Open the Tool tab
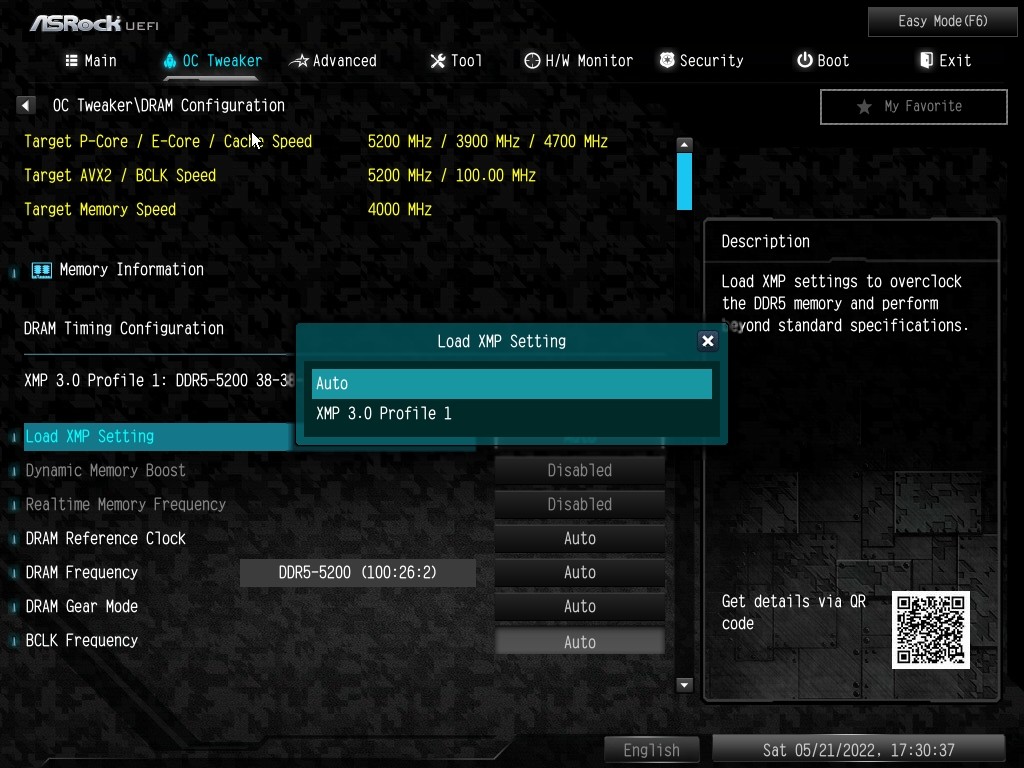The image size is (1024, 768). 456,61
